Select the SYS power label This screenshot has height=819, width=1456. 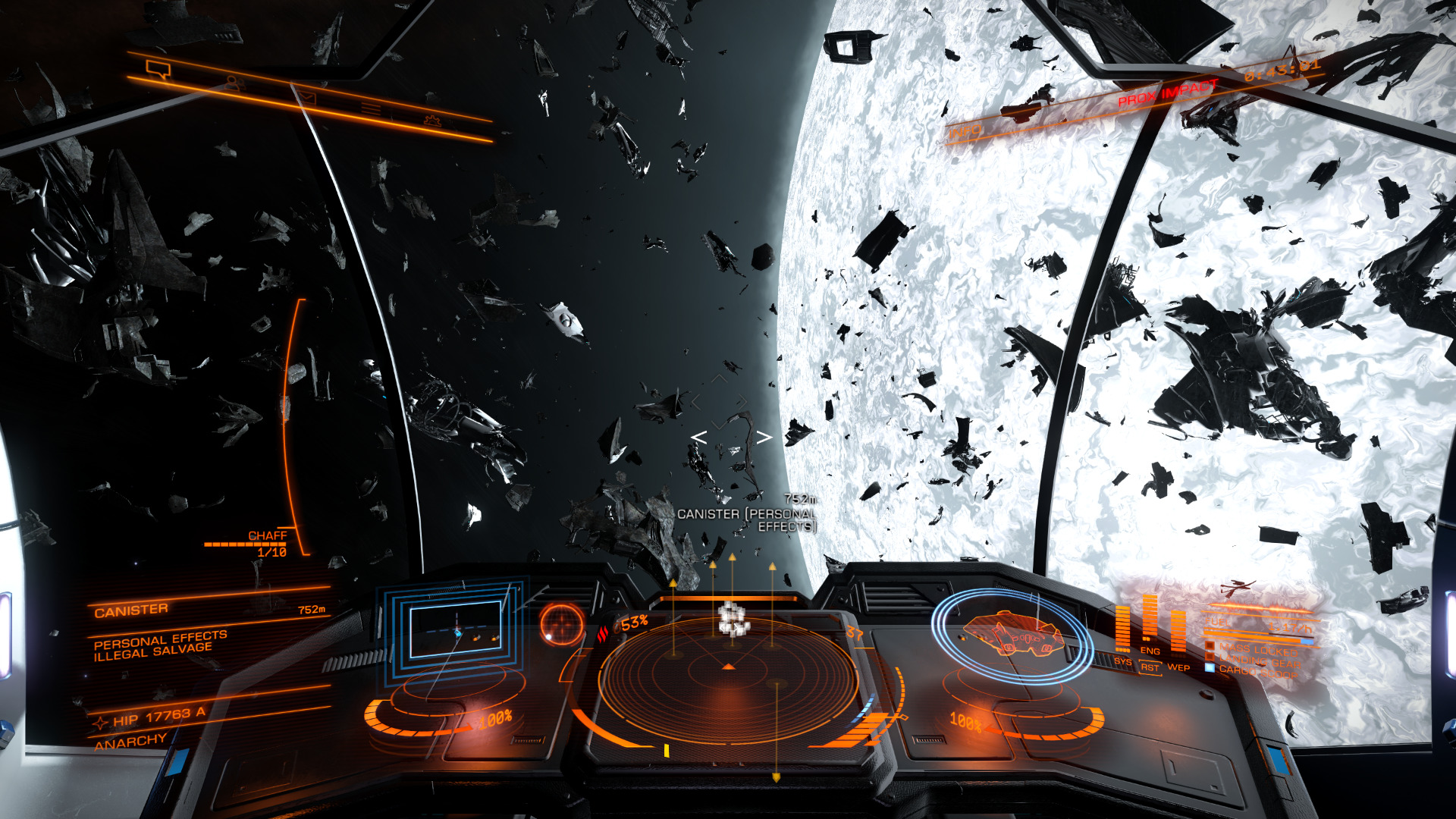click(x=1122, y=661)
